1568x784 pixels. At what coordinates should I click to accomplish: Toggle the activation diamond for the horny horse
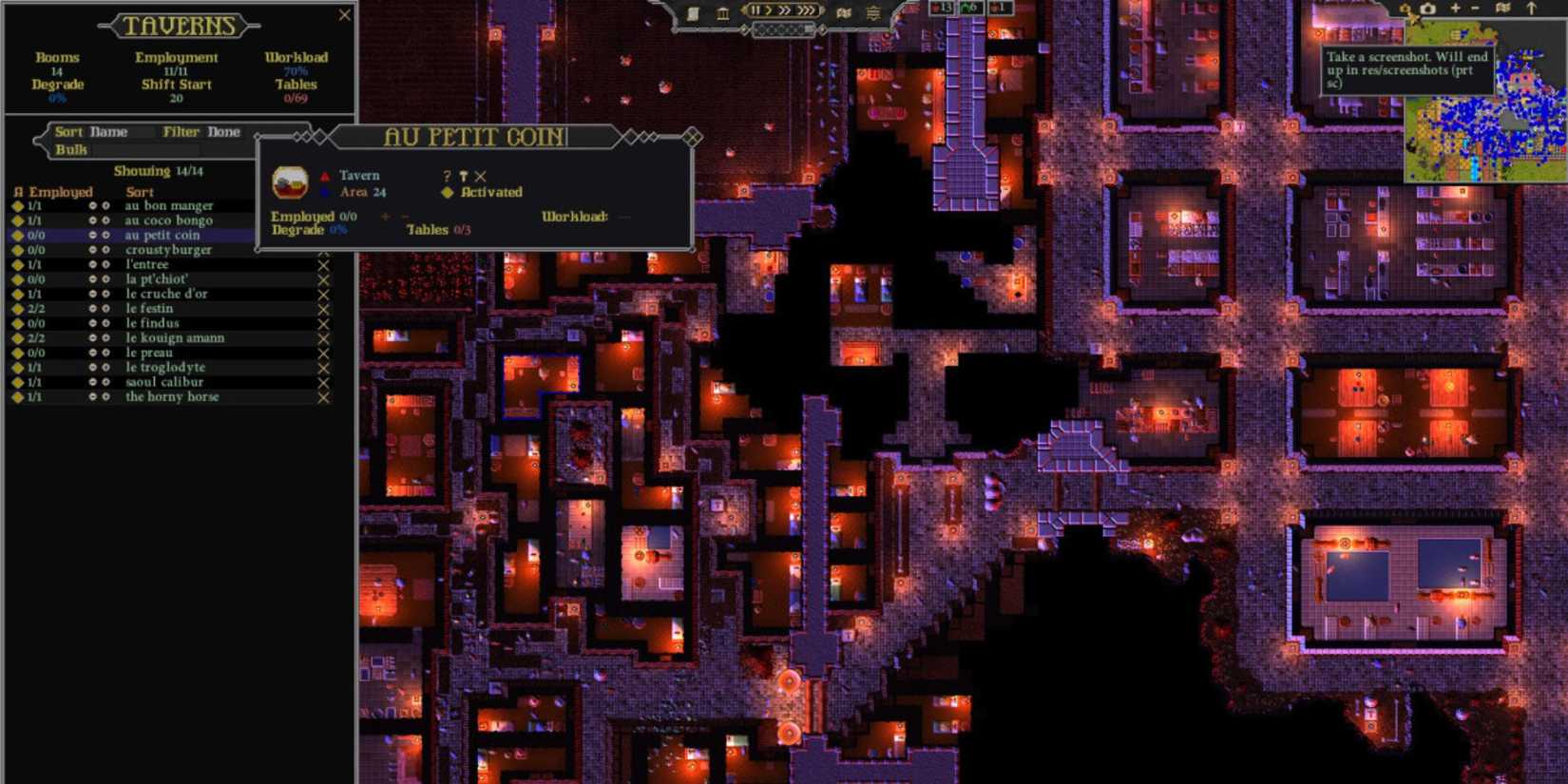(19, 397)
